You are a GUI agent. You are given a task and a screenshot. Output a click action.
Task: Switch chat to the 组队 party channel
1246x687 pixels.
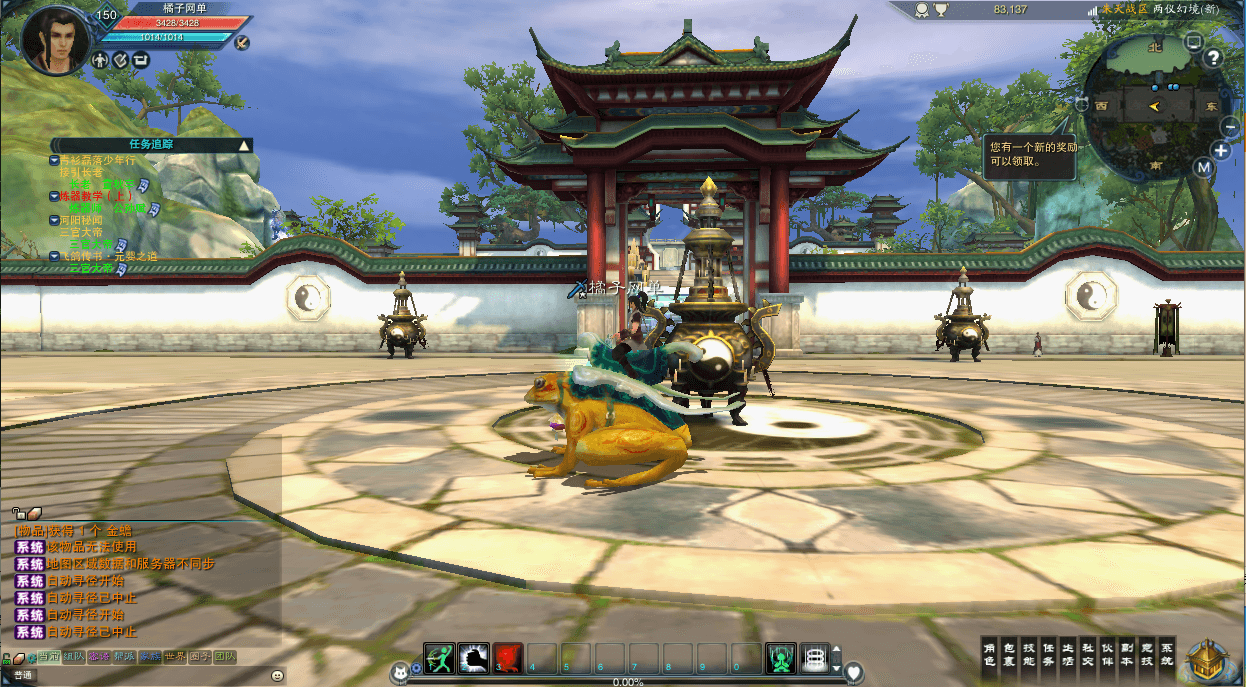[x=73, y=657]
